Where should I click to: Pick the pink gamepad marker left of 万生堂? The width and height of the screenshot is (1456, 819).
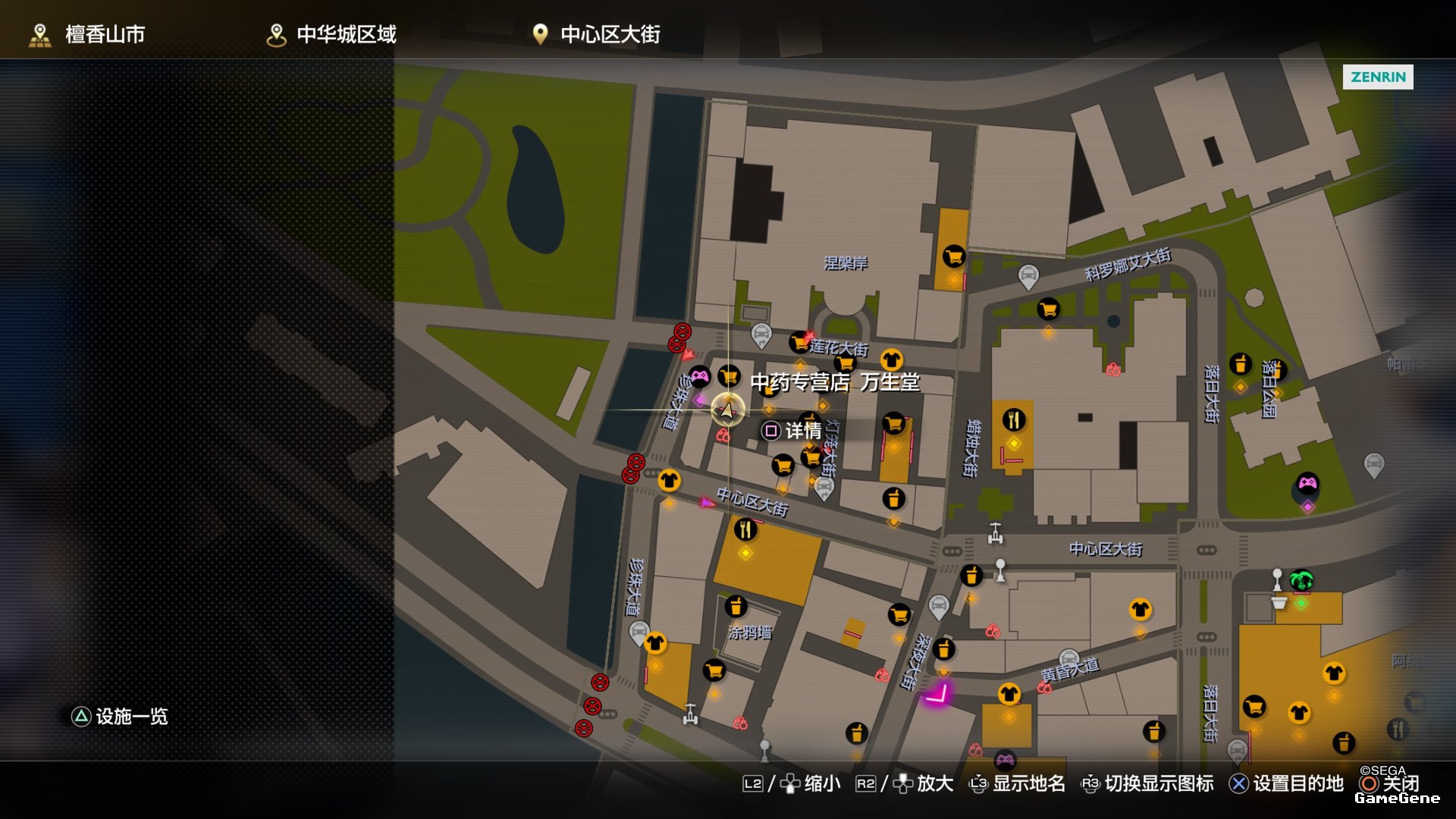click(699, 375)
